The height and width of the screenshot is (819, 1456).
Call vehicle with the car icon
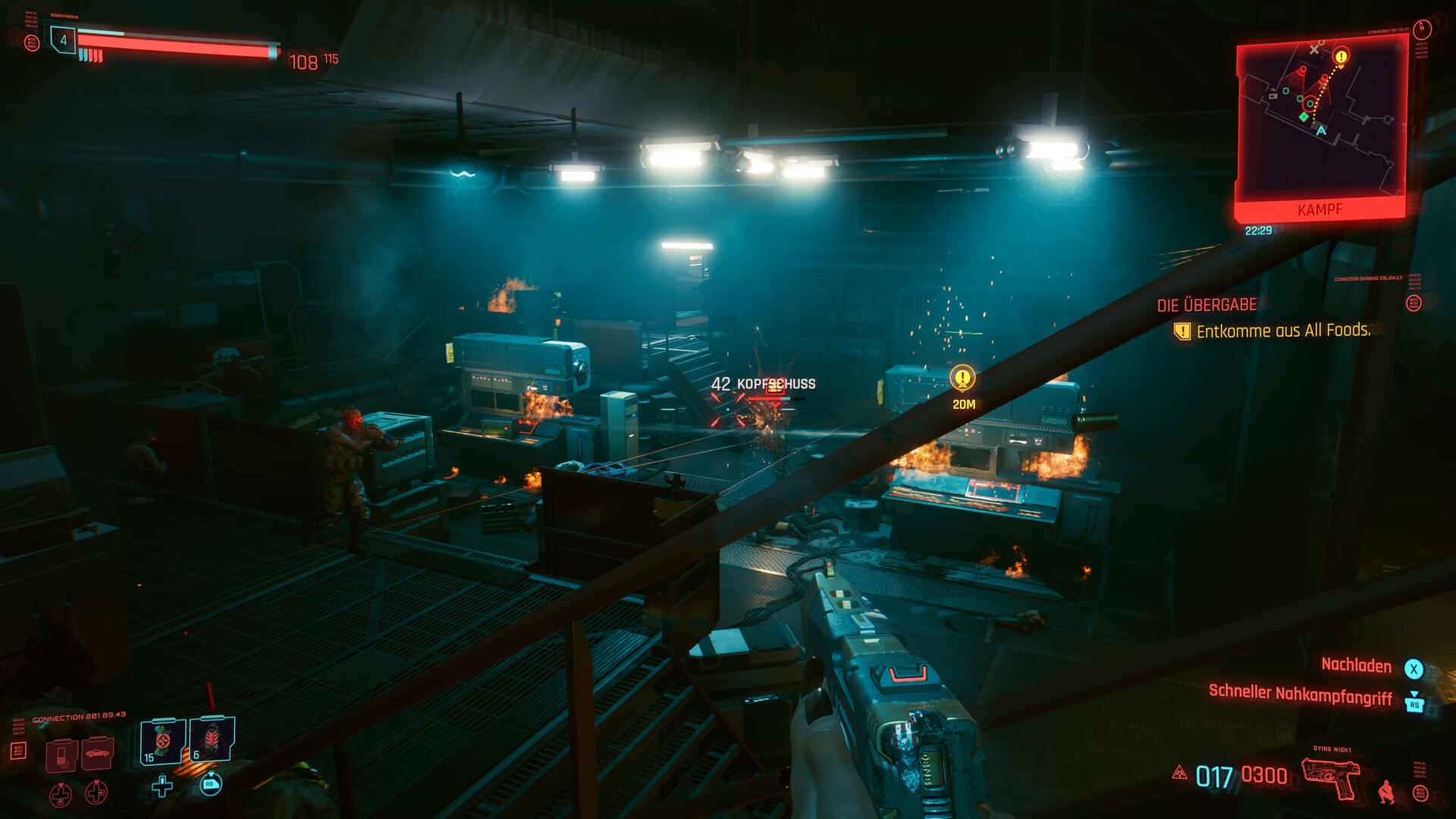pos(97,753)
